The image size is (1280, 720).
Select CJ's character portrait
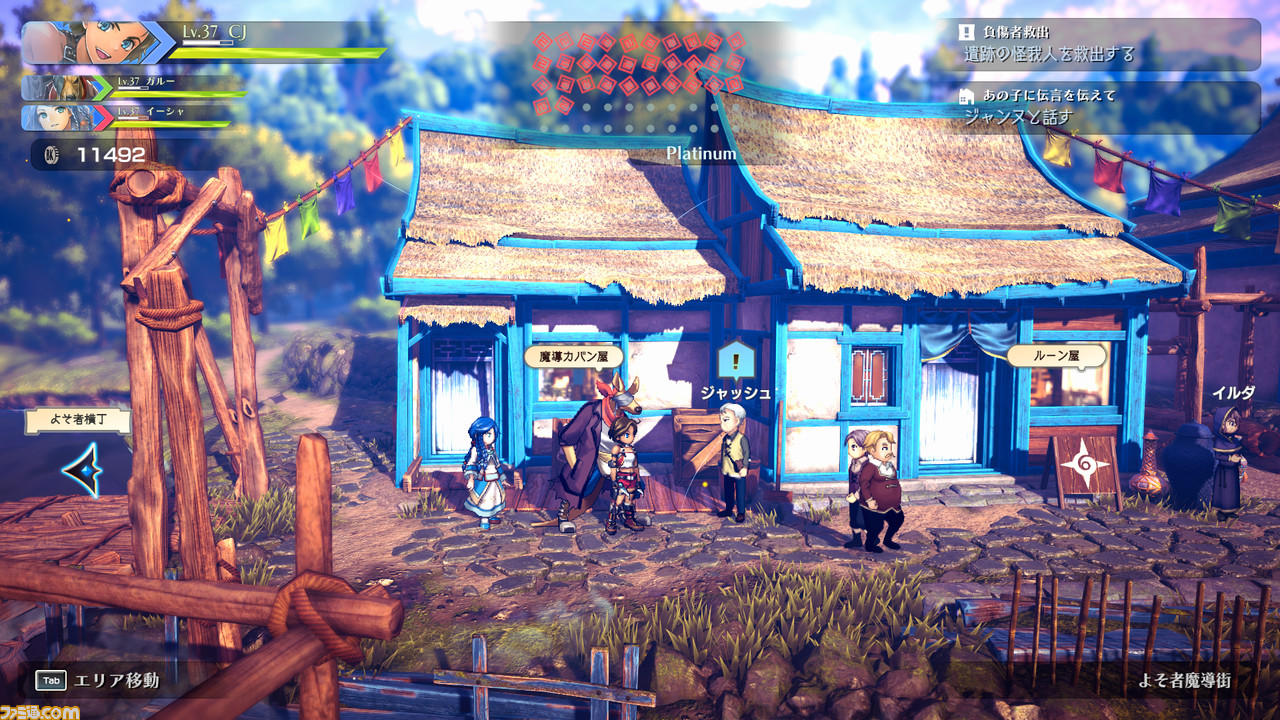[x=97, y=43]
